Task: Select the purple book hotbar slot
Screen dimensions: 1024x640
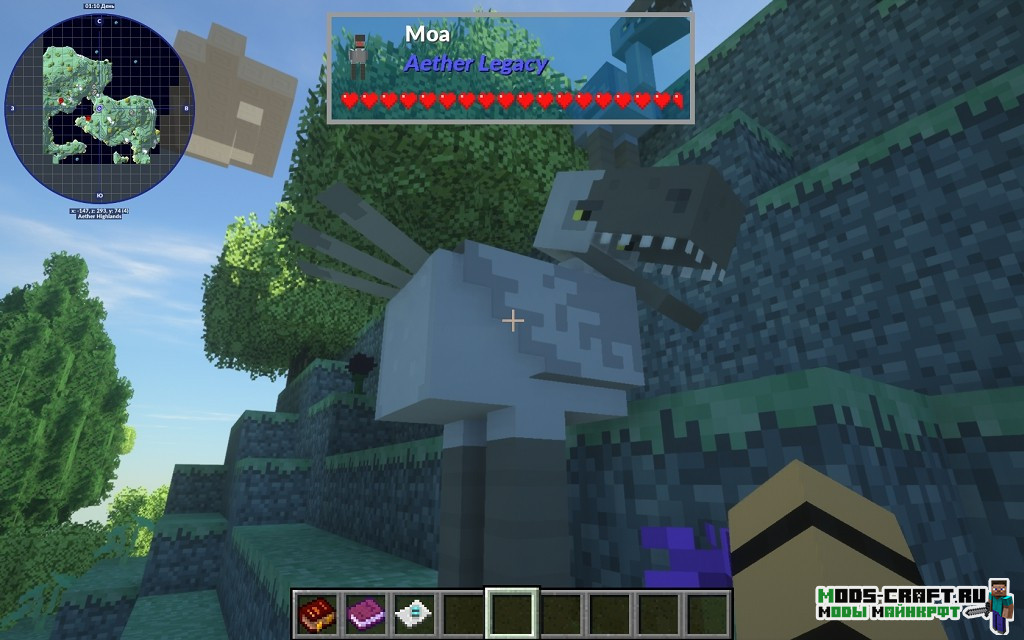Action: click(x=365, y=612)
